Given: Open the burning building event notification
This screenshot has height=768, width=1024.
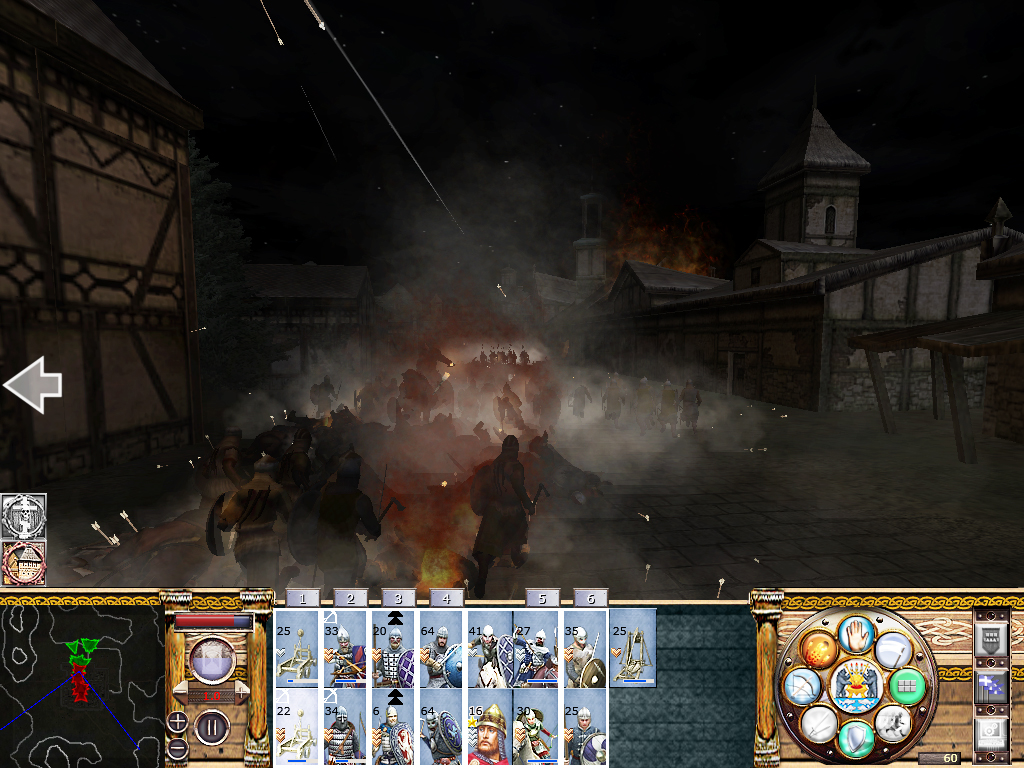Looking at the screenshot, I should point(23,563).
